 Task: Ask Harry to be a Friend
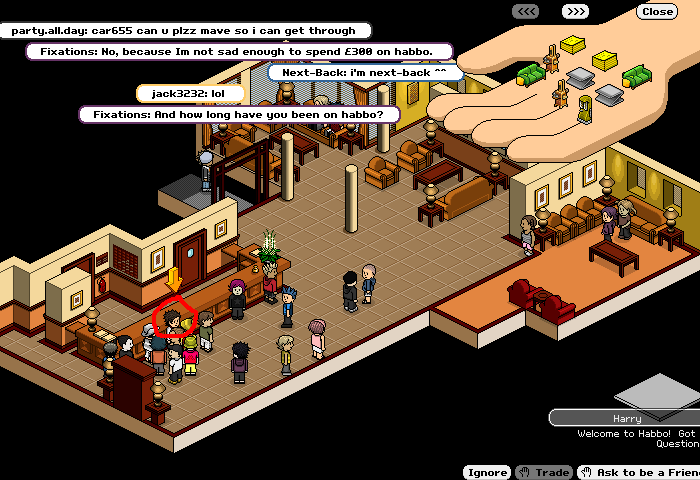click(640, 472)
